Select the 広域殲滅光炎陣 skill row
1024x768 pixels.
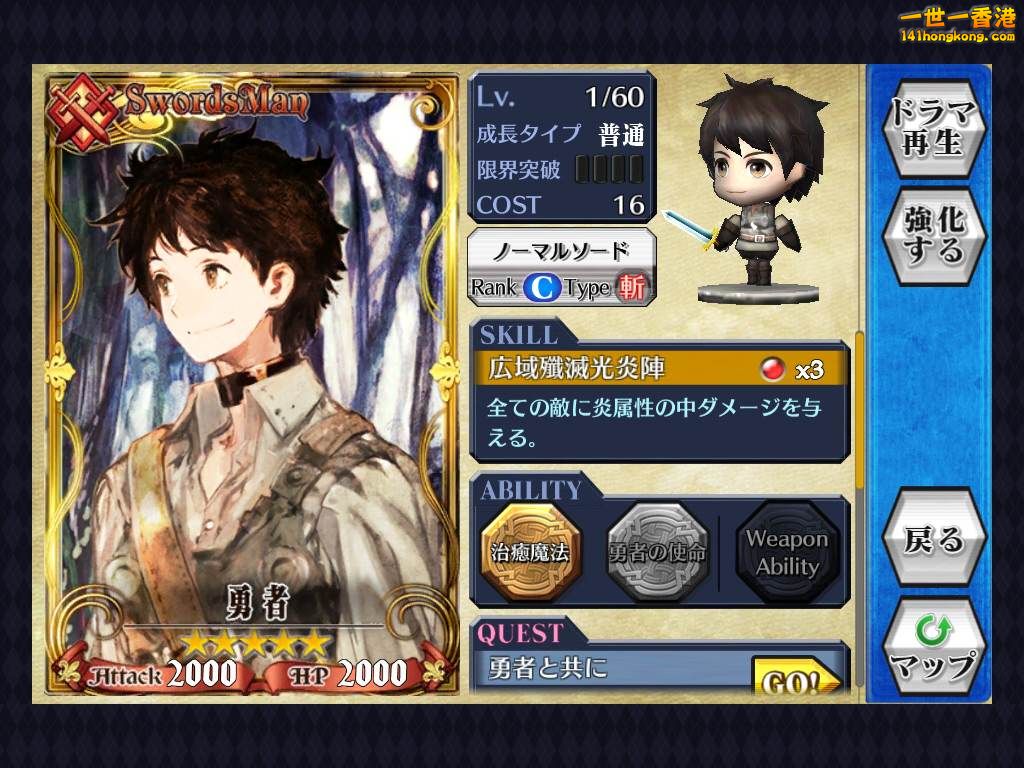tap(659, 369)
